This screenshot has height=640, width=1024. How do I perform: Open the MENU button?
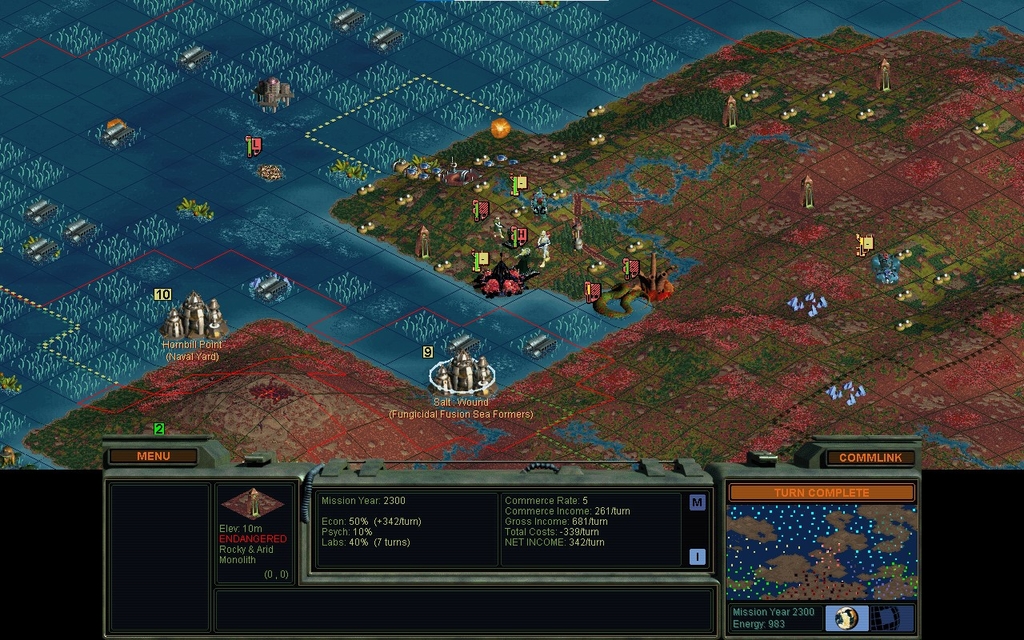(x=153, y=456)
